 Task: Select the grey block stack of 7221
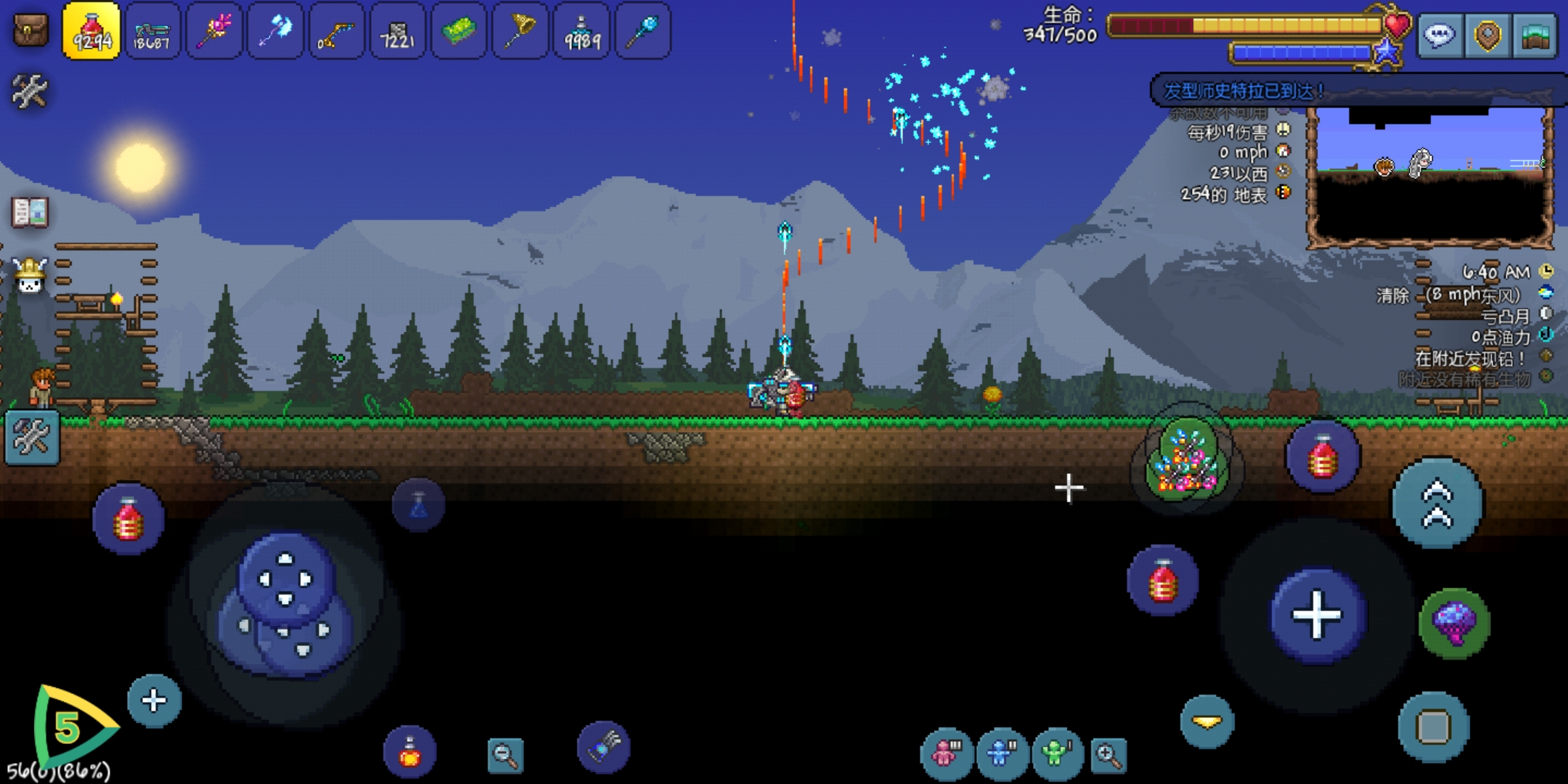(398, 30)
